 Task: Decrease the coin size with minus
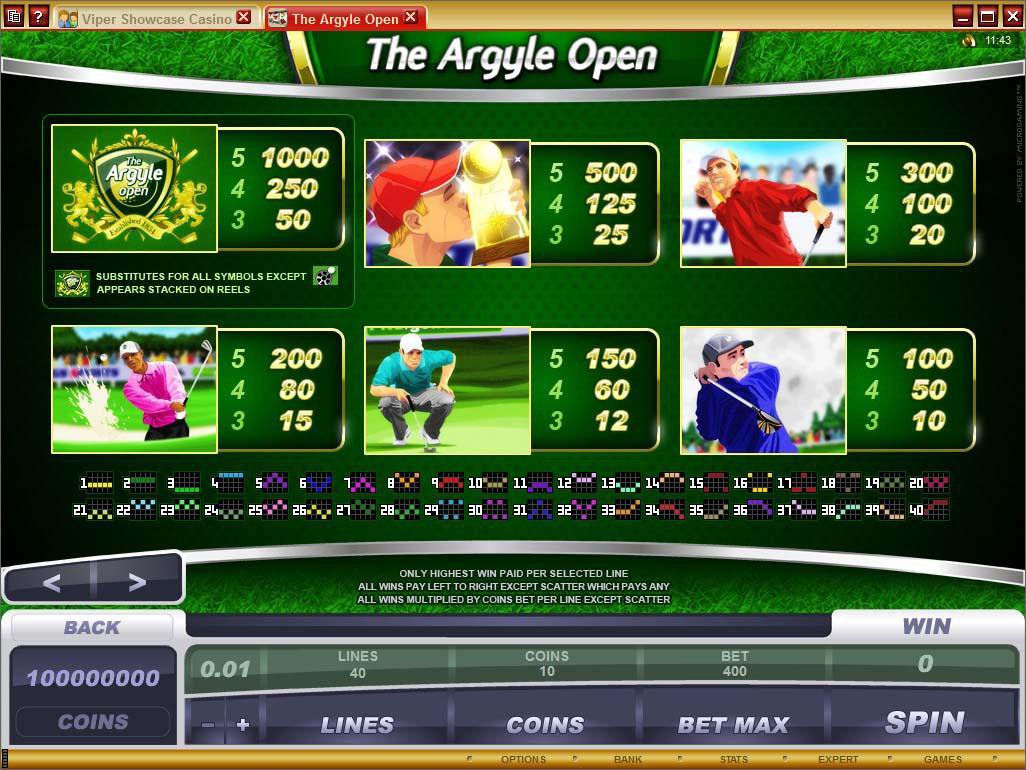pyautogui.click(x=208, y=725)
